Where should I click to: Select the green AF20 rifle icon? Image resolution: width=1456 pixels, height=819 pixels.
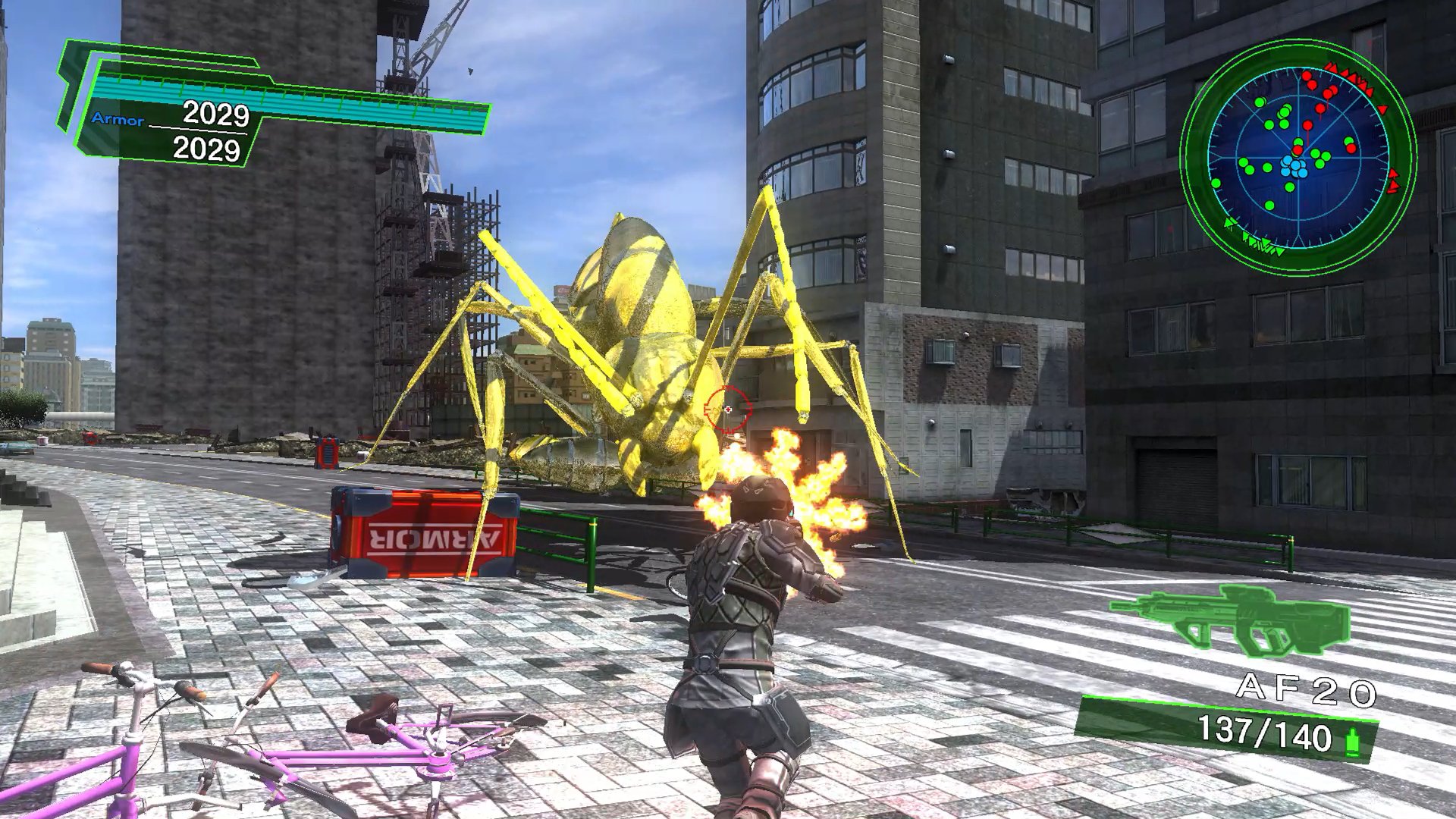coord(1229,619)
